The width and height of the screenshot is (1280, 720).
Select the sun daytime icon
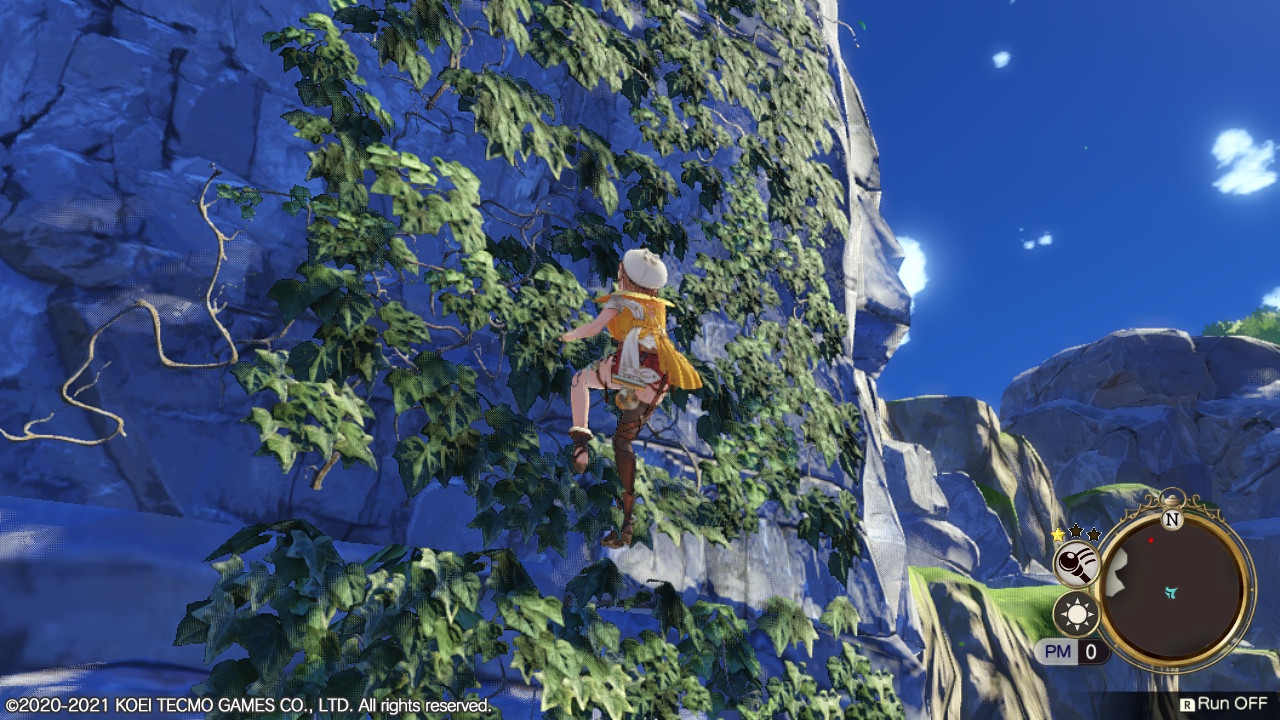[1077, 614]
